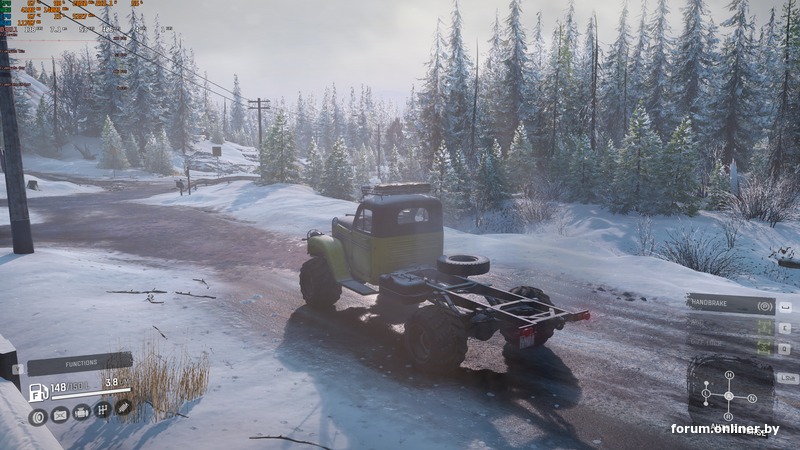
Task: Select the gearbox damage status icon
Action: point(102,409)
